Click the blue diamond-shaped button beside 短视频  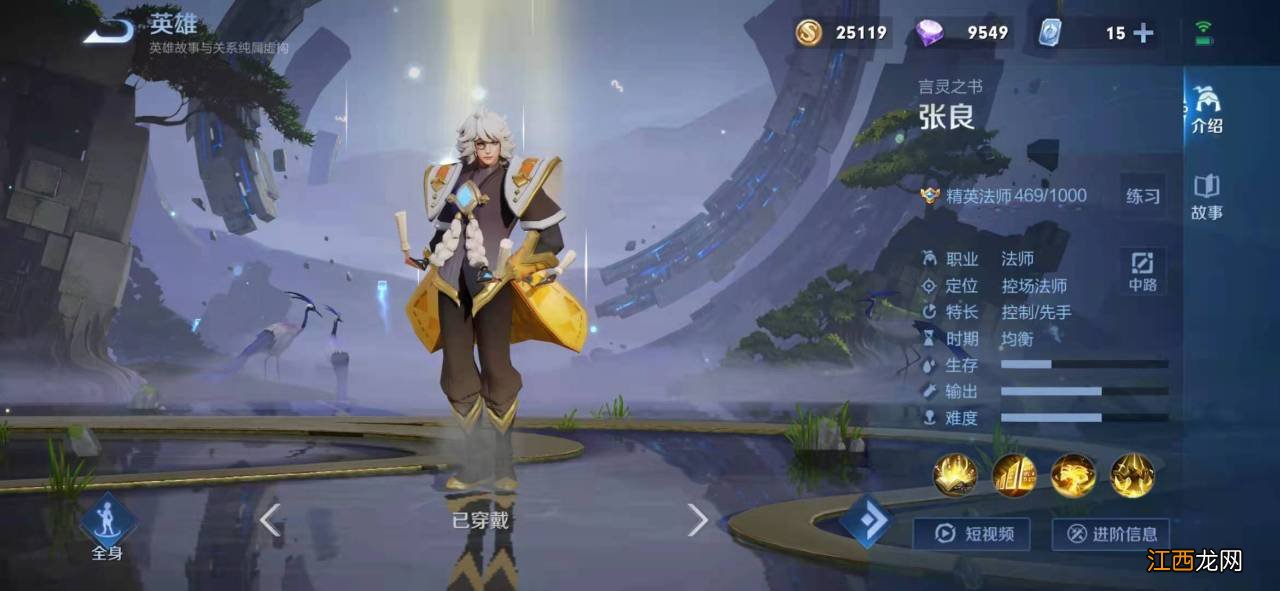click(866, 522)
